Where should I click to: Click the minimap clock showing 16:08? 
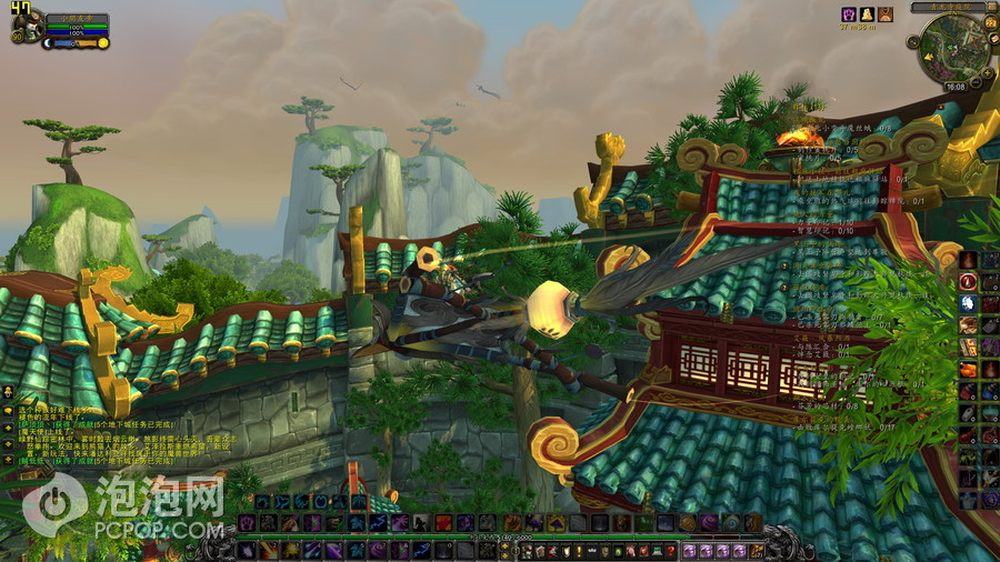pos(955,87)
